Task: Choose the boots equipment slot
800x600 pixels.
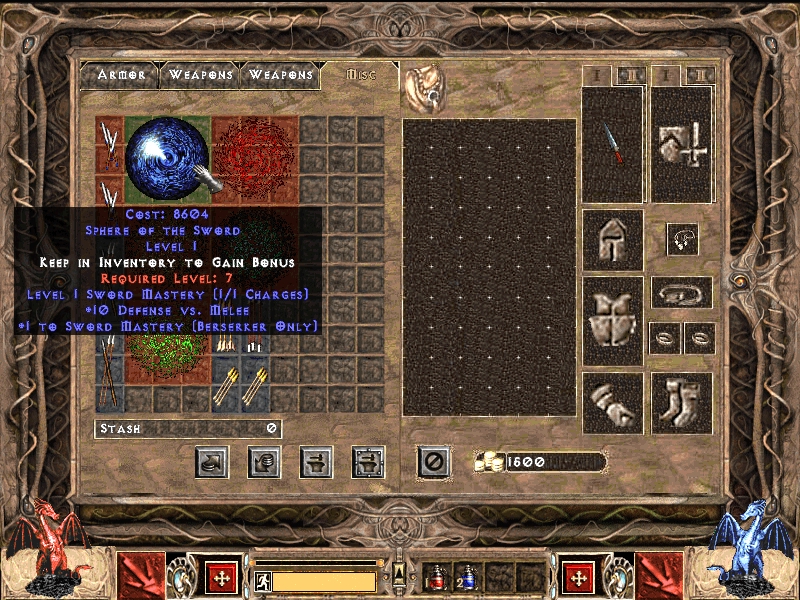Action: point(682,402)
